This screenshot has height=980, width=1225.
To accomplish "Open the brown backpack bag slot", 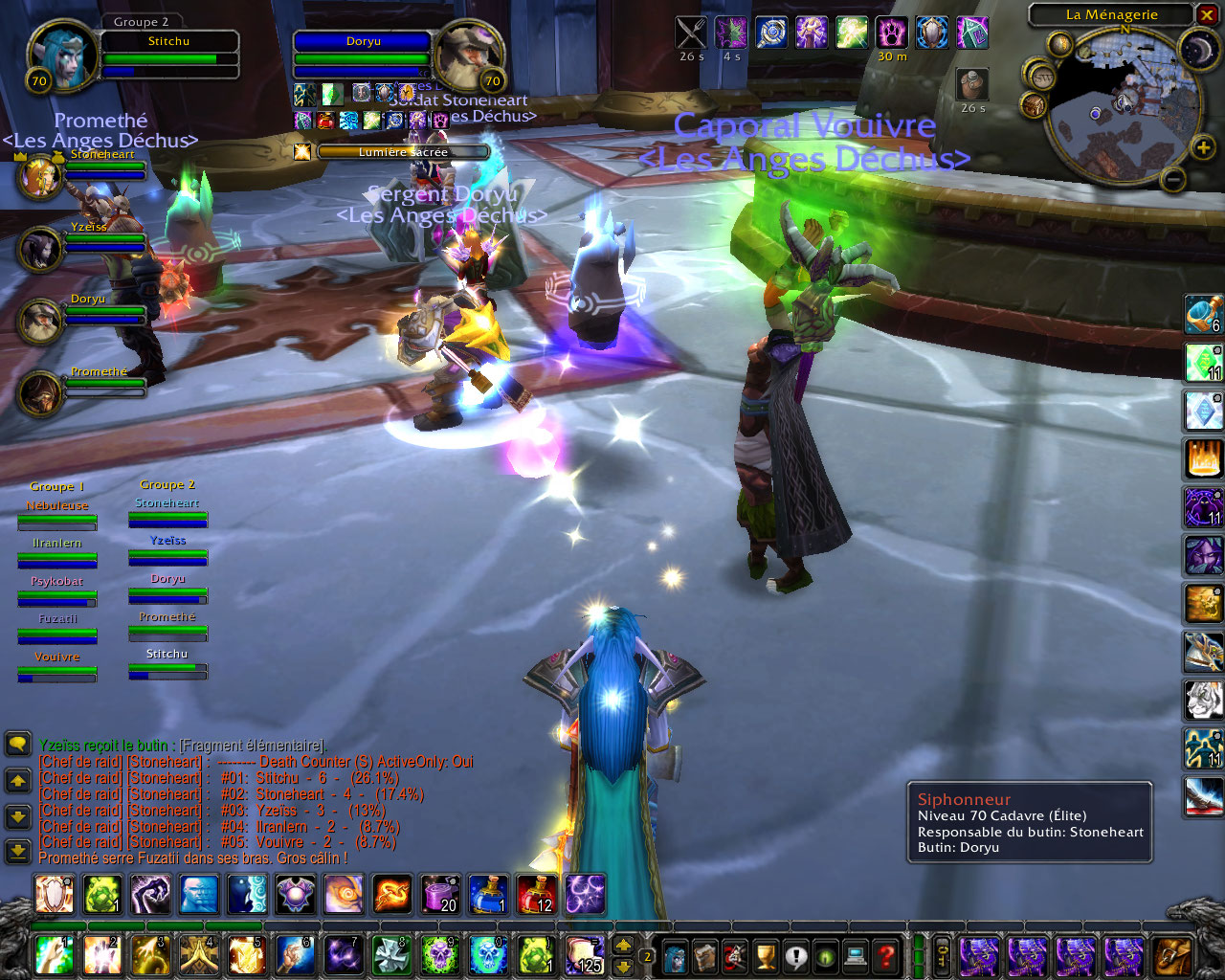I will [1171, 956].
